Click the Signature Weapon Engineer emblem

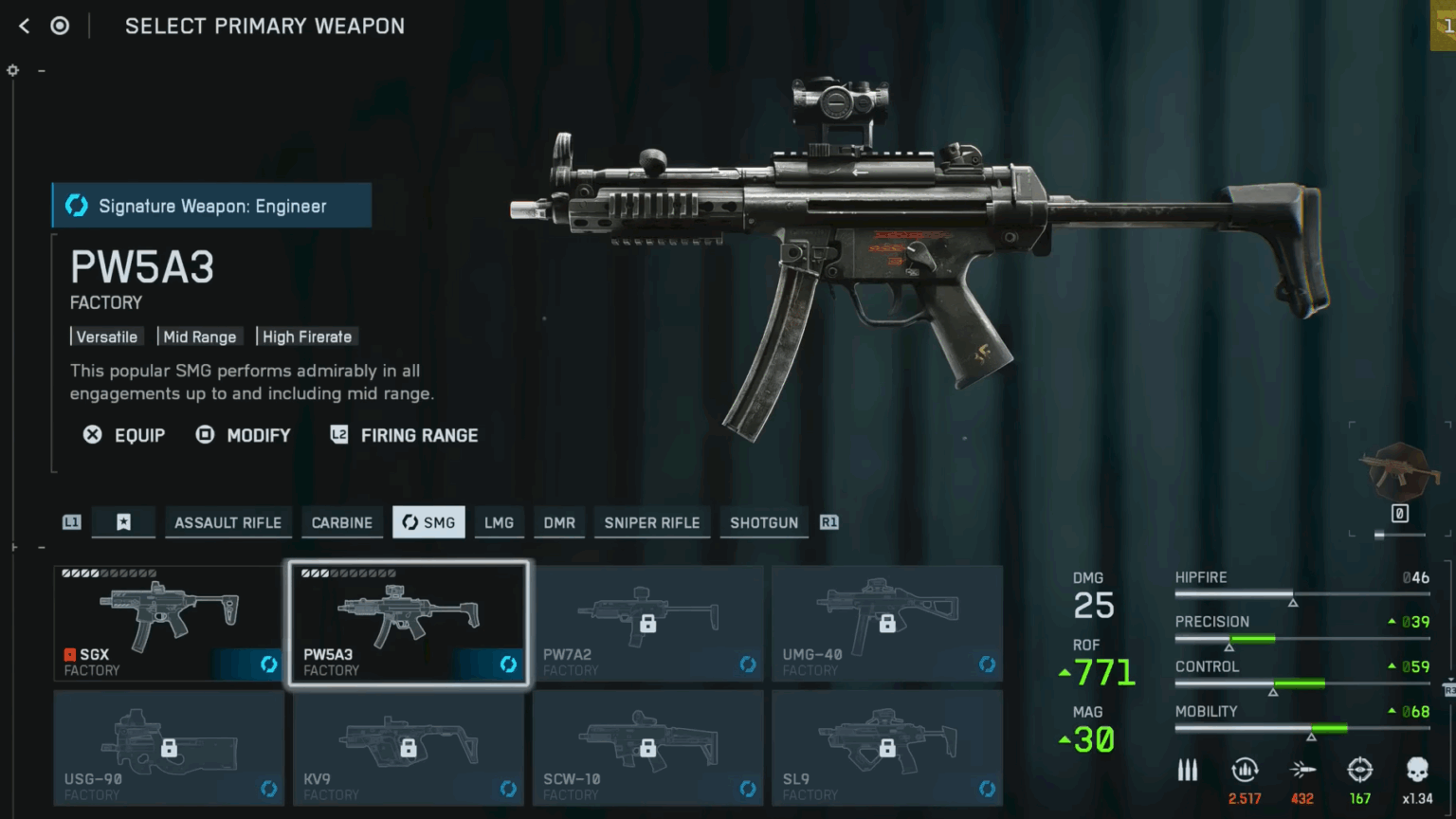pyautogui.click(x=76, y=206)
